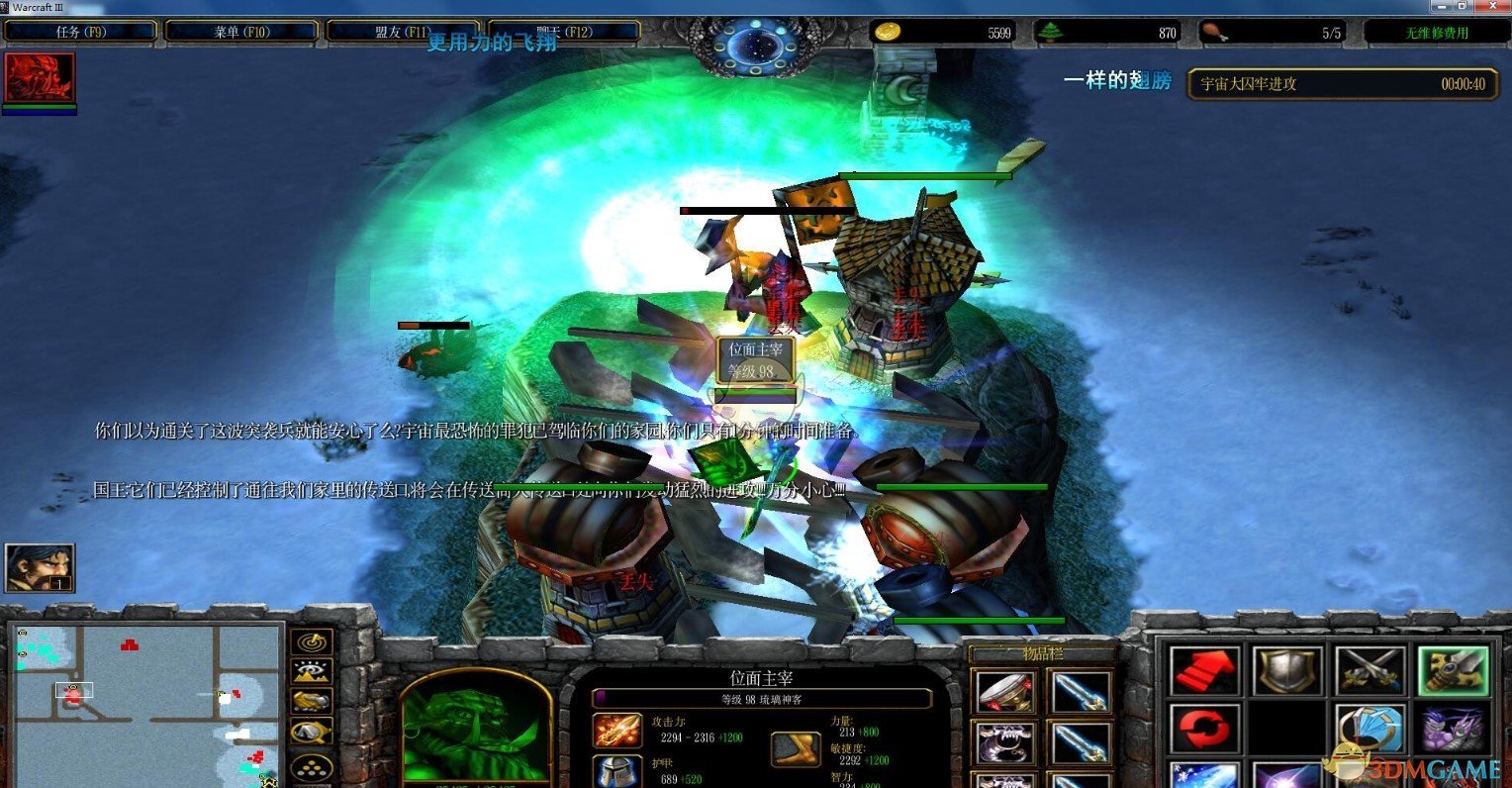Click the purple experience bar under 位面主宰
Image resolution: width=1512 pixels, height=788 pixels.
(762, 698)
